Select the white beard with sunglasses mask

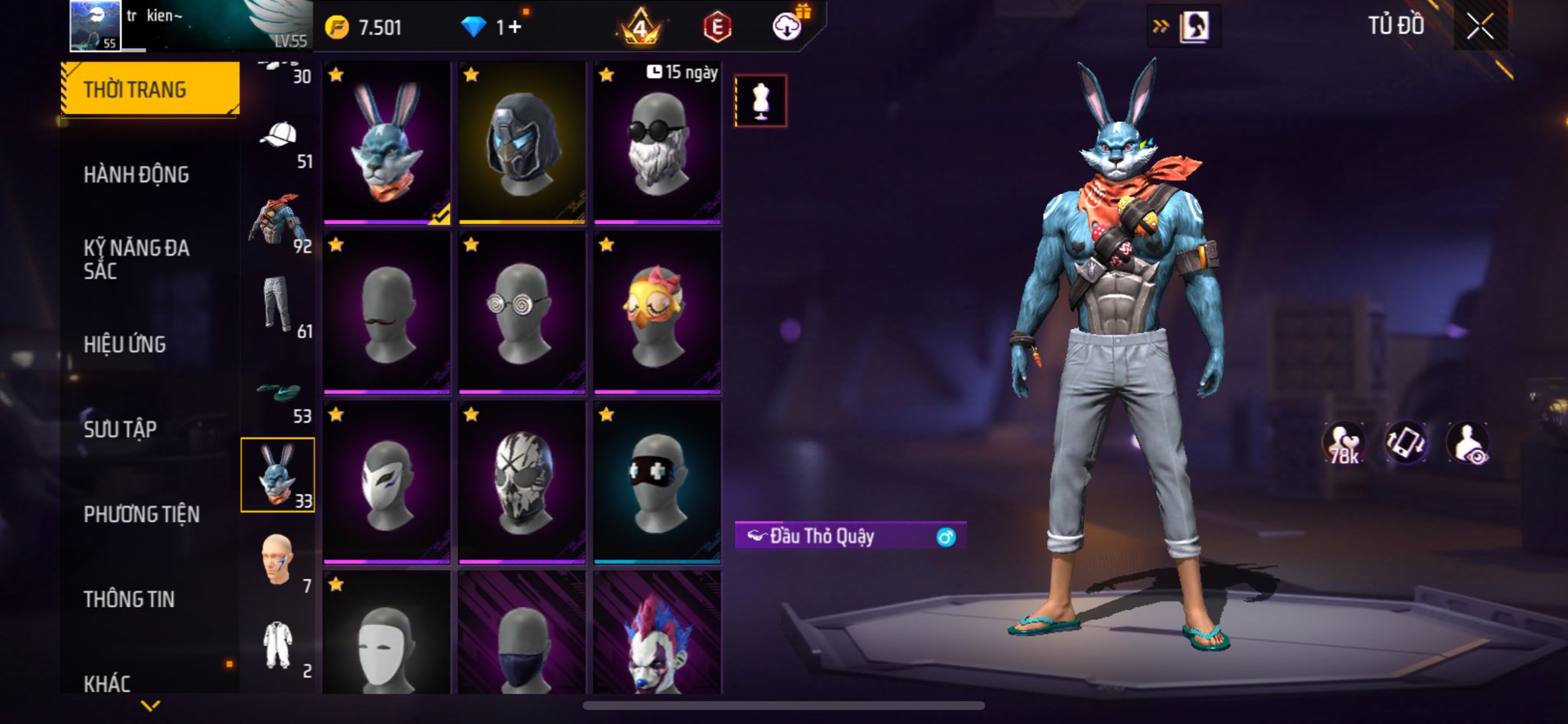click(x=658, y=143)
